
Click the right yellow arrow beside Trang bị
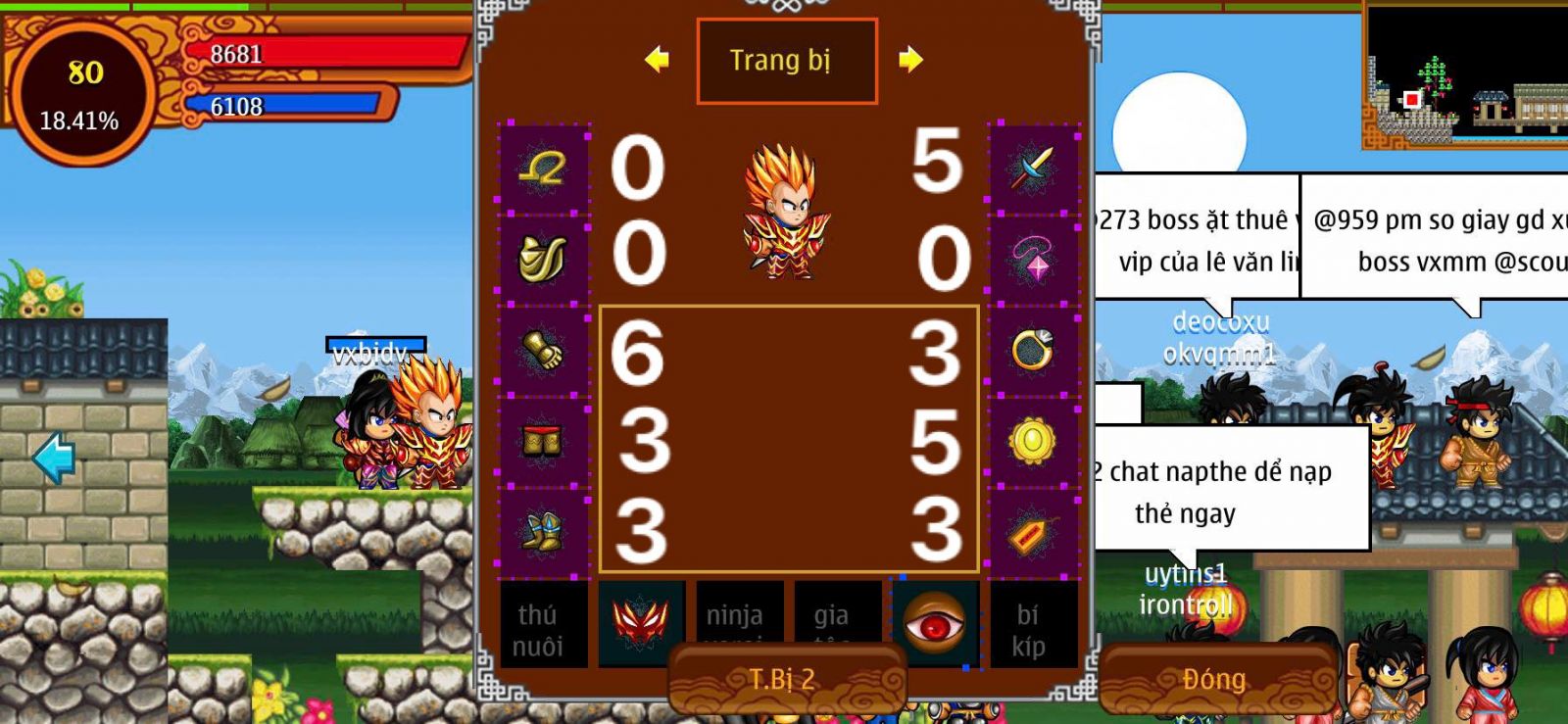pyautogui.click(x=911, y=60)
